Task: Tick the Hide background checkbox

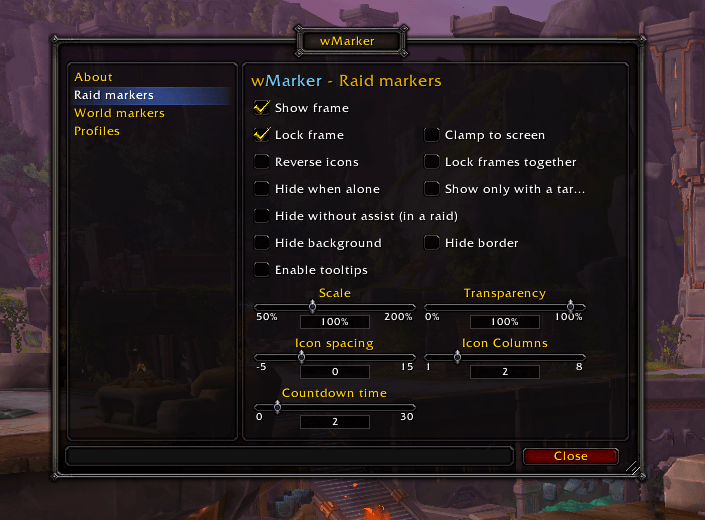Action: pyautogui.click(x=262, y=242)
